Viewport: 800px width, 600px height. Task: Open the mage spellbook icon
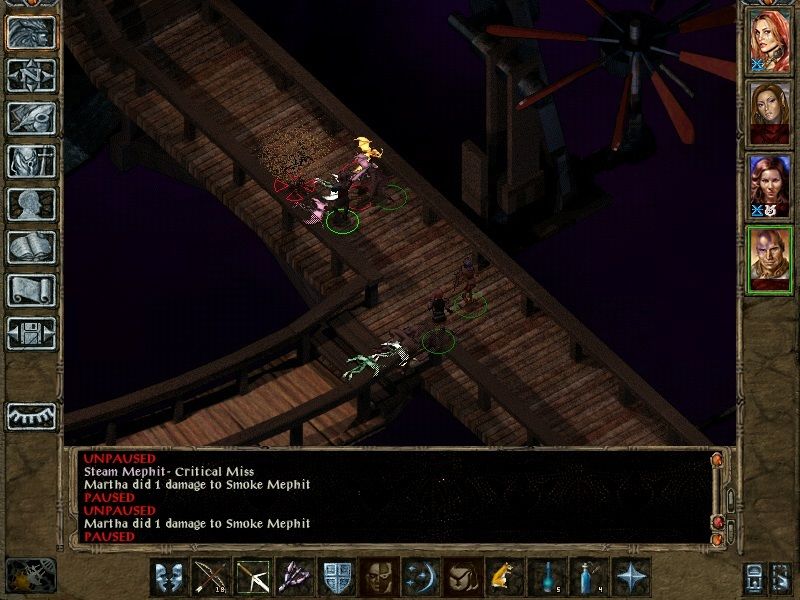(x=31, y=247)
